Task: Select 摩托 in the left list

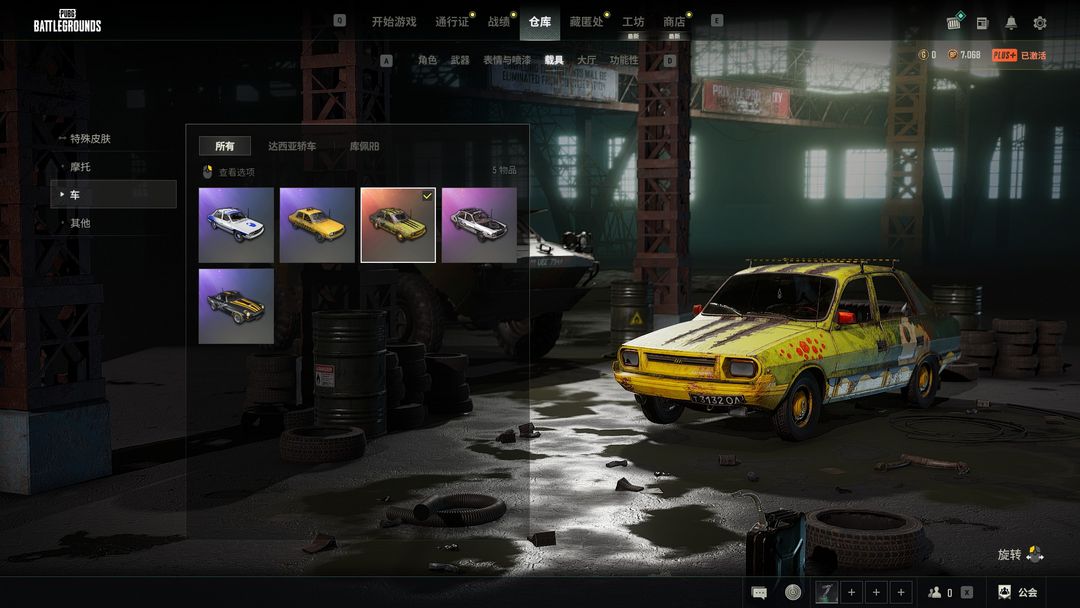Action: [x=80, y=167]
